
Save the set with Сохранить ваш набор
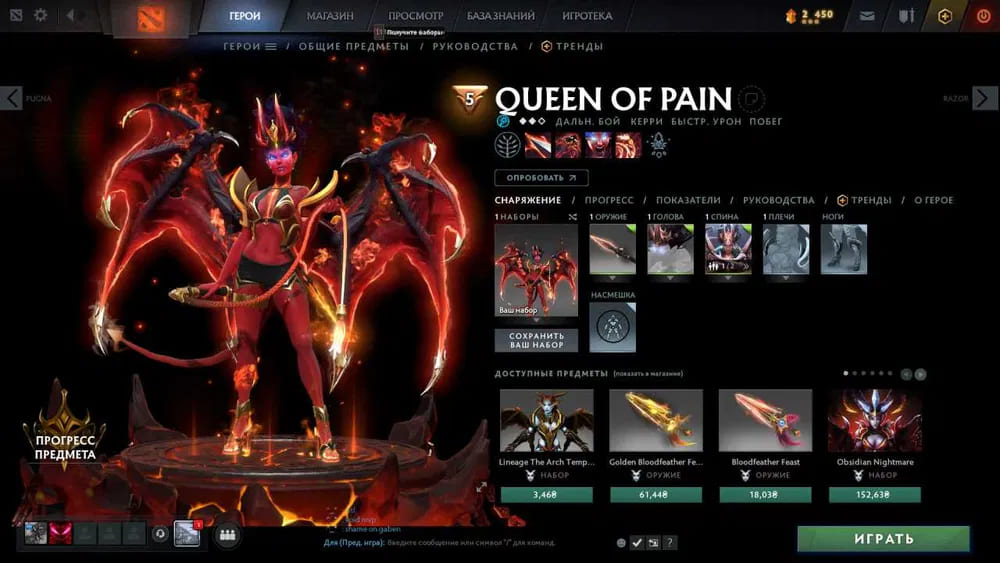pyautogui.click(x=536, y=340)
